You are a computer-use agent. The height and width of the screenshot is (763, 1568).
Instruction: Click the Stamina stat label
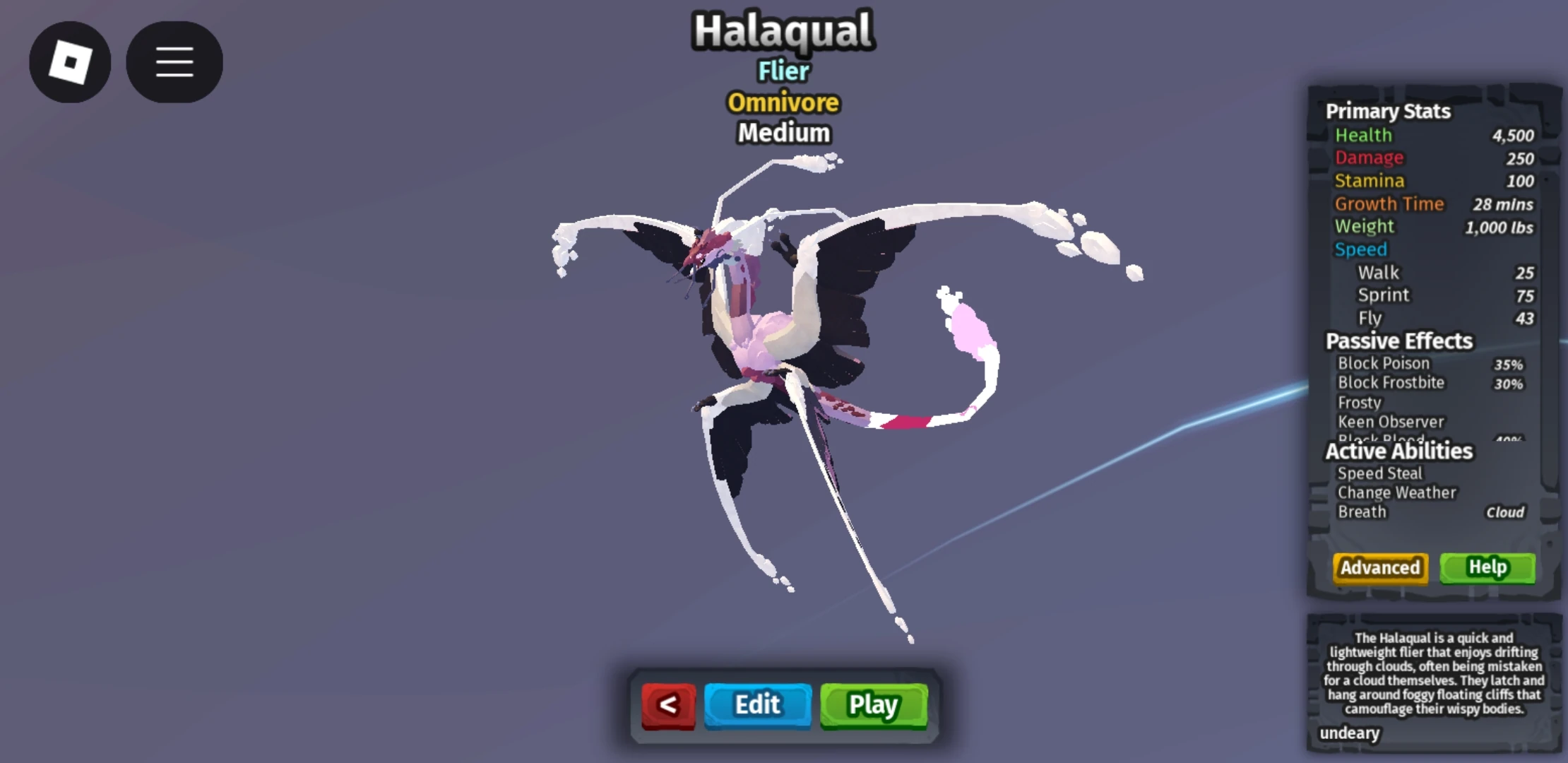(1370, 181)
